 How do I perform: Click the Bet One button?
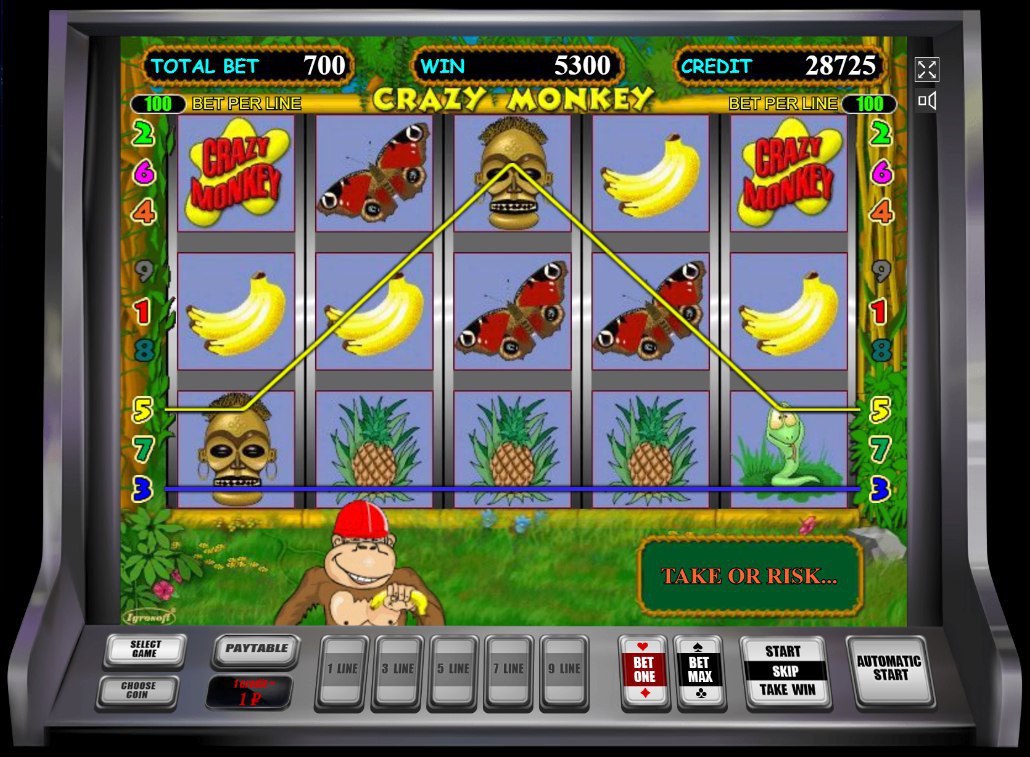[x=645, y=671]
